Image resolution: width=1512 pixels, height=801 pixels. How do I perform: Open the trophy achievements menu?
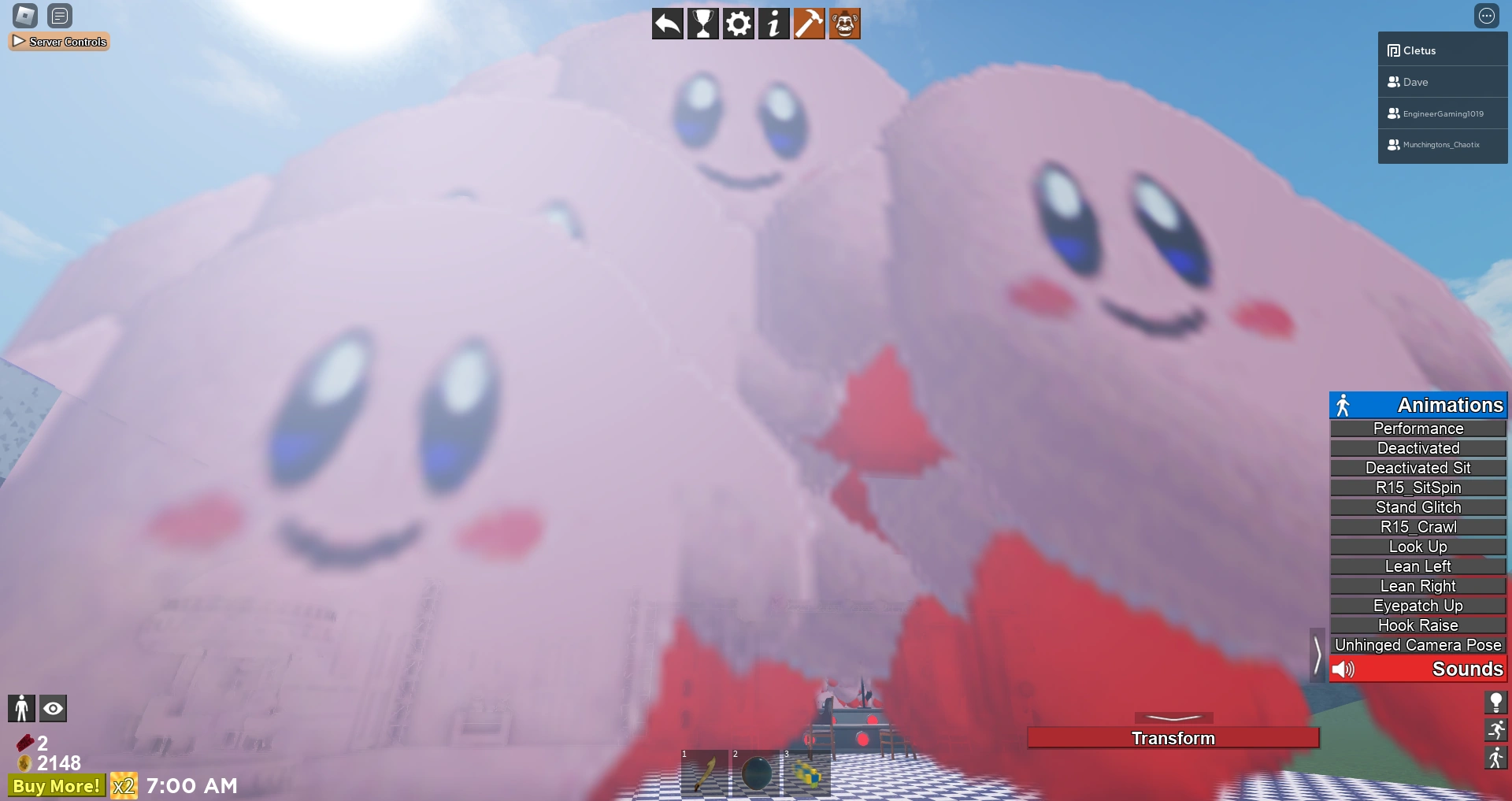[x=702, y=23]
